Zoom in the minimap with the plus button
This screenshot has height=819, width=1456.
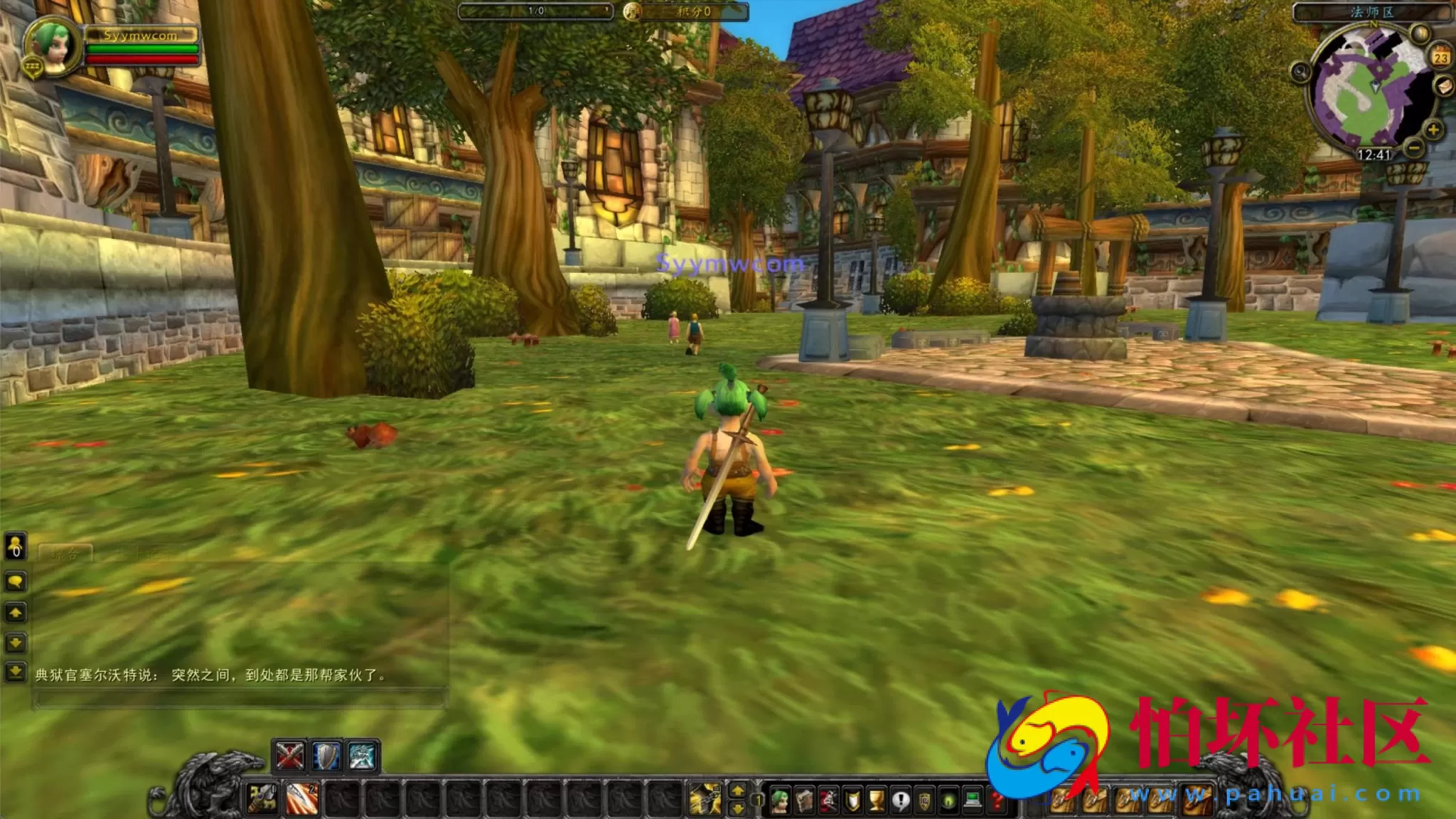pyautogui.click(x=1433, y=129)
